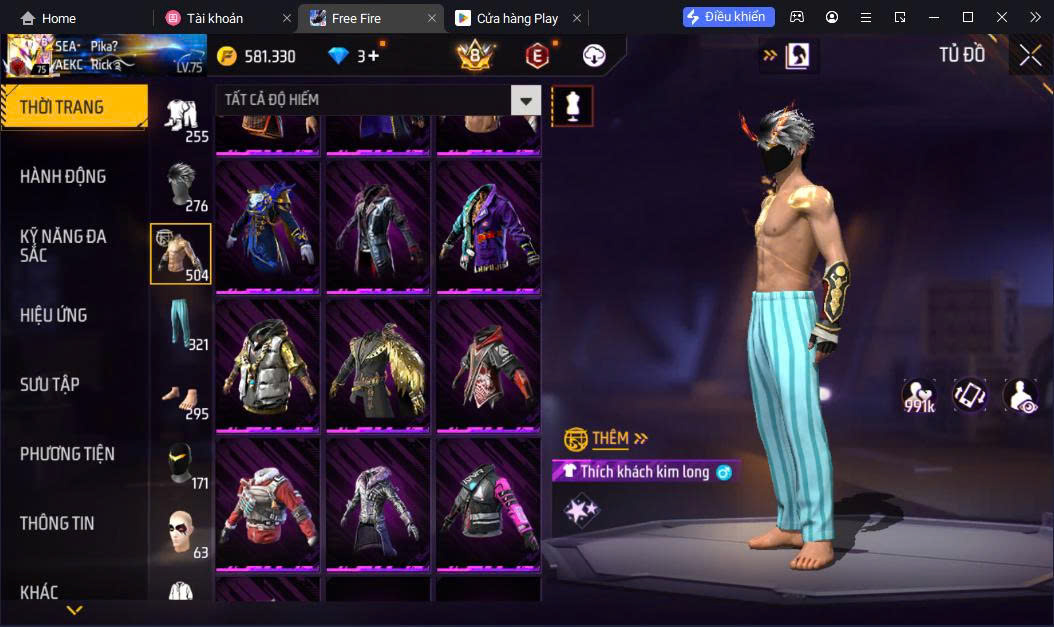
Task: Switch to the Cửa hàng Play tab
Action: point(517,18)
